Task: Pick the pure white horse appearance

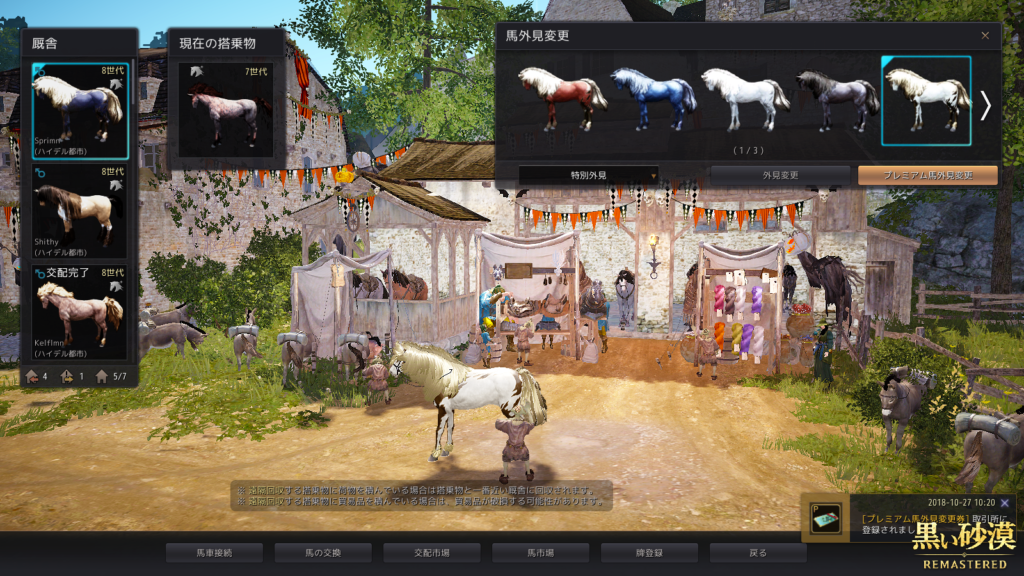Action: [x=744, y=98]
